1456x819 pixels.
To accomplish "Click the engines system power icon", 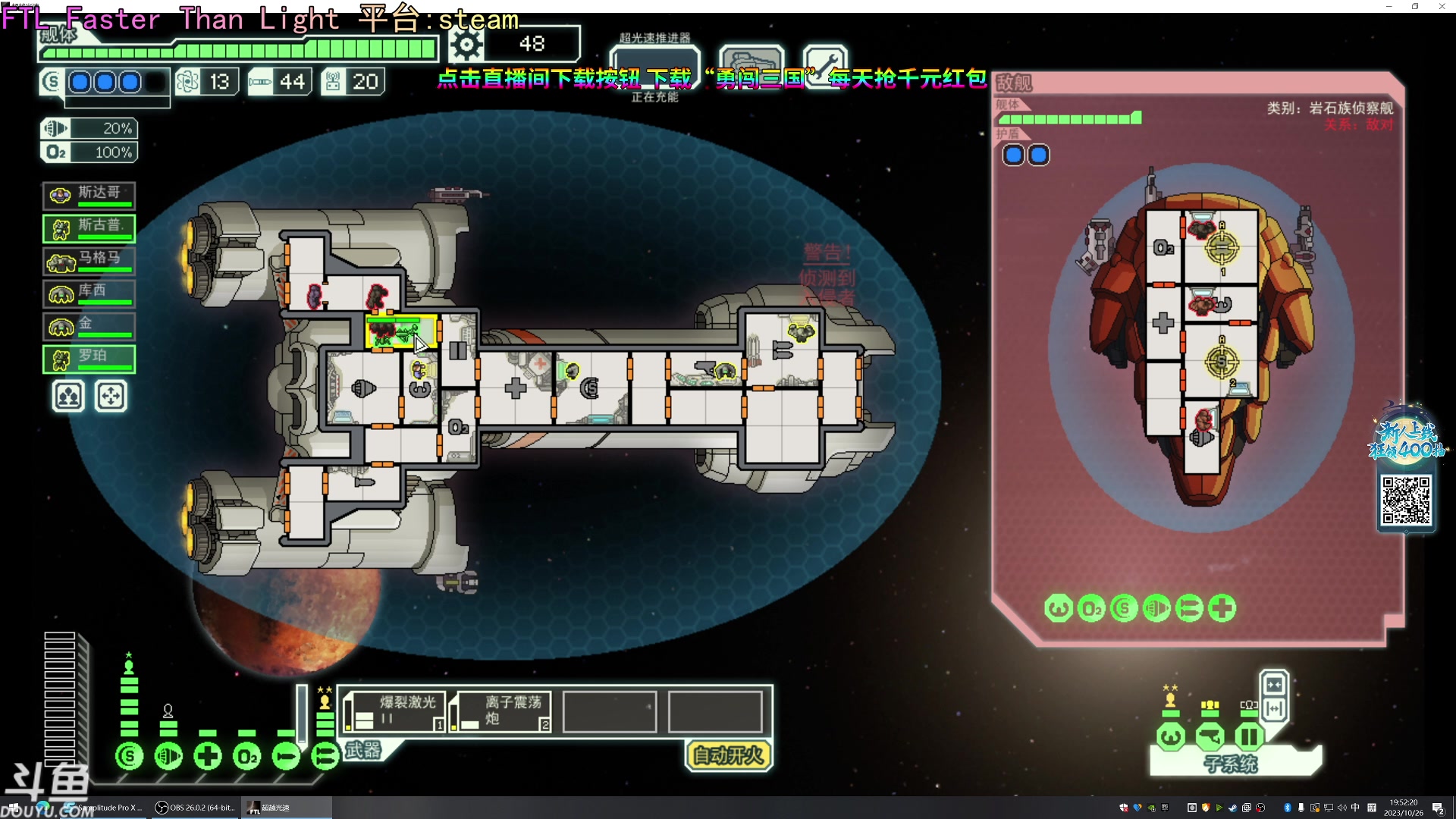I will (168, 756).
